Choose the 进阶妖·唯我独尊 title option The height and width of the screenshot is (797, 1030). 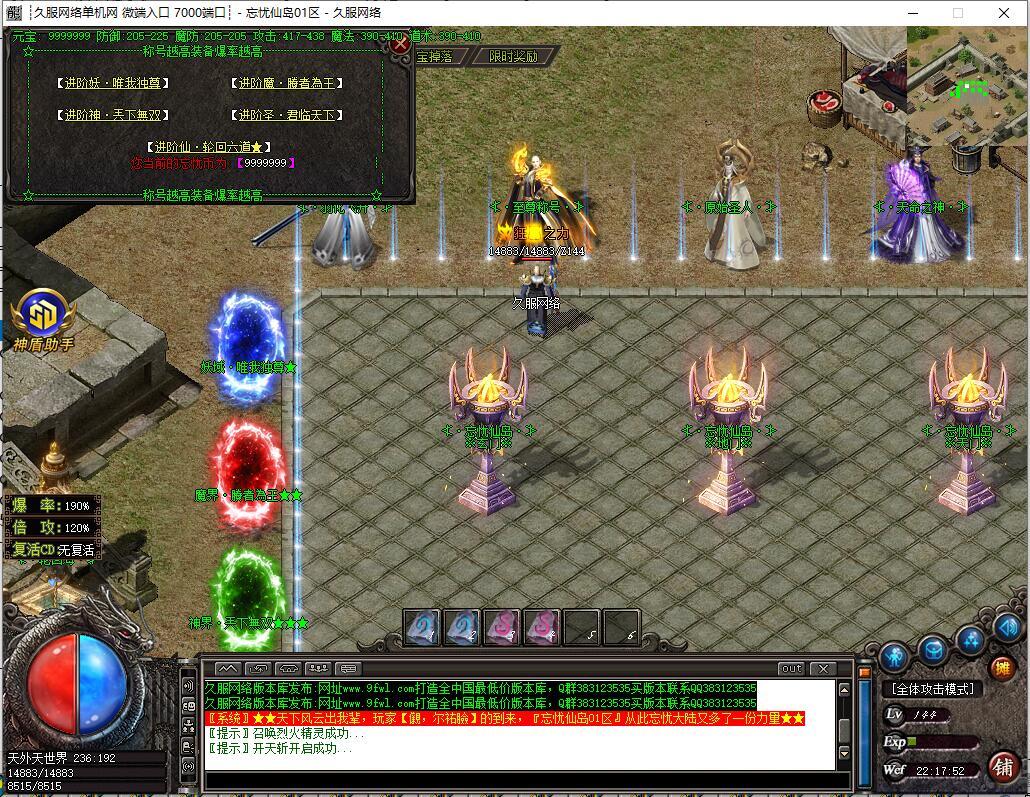click(x=113, y=84)
